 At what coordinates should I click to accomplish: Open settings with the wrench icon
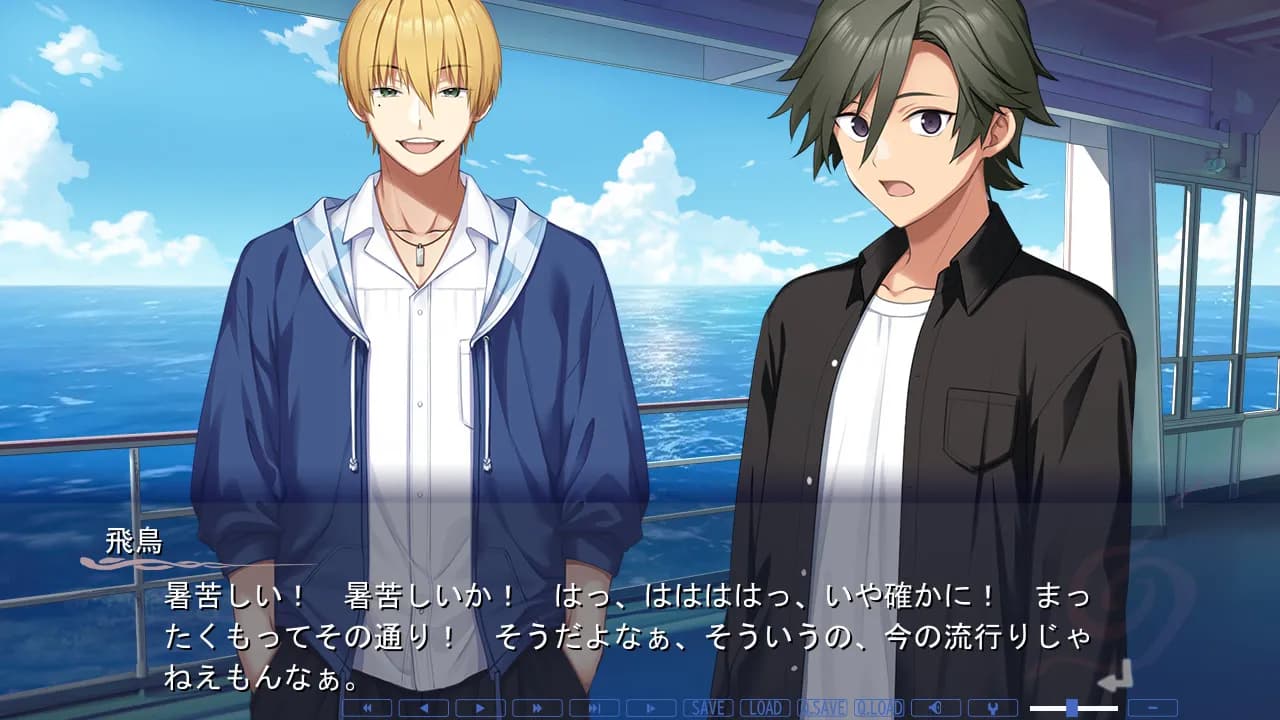(x=993, y=708)
